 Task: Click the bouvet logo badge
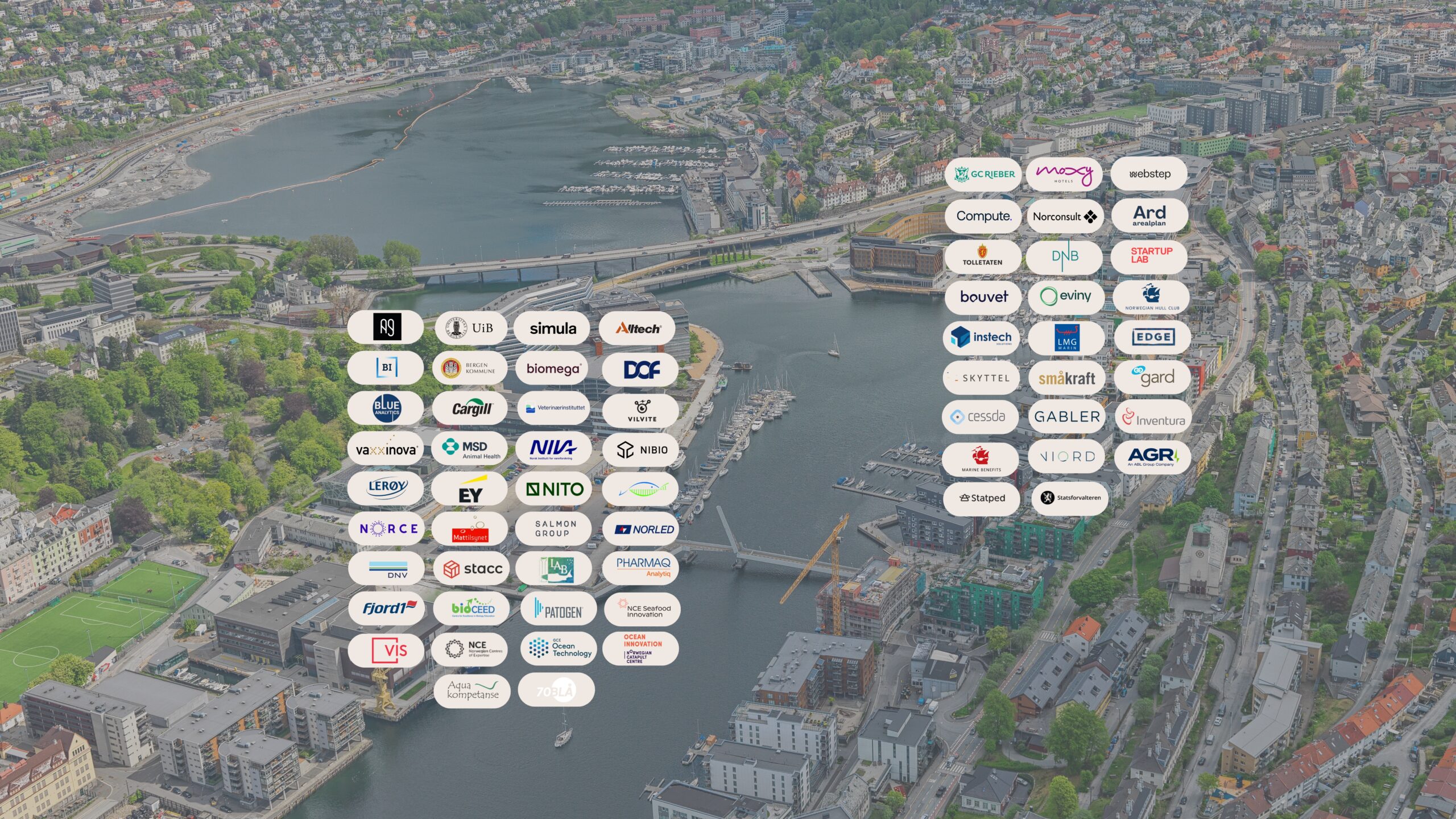[x=983, y=297]
